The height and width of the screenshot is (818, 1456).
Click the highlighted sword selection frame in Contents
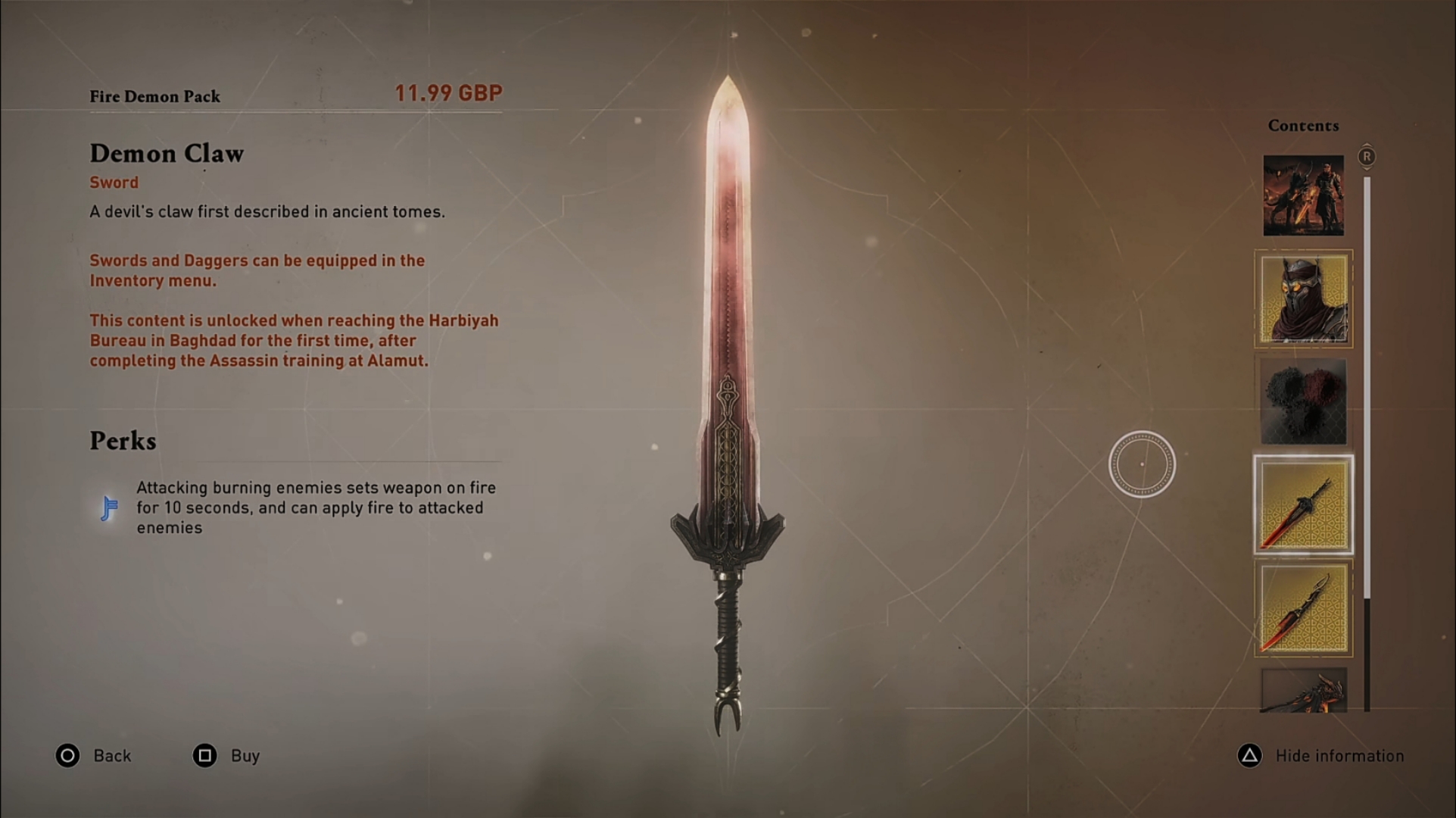1303,507
